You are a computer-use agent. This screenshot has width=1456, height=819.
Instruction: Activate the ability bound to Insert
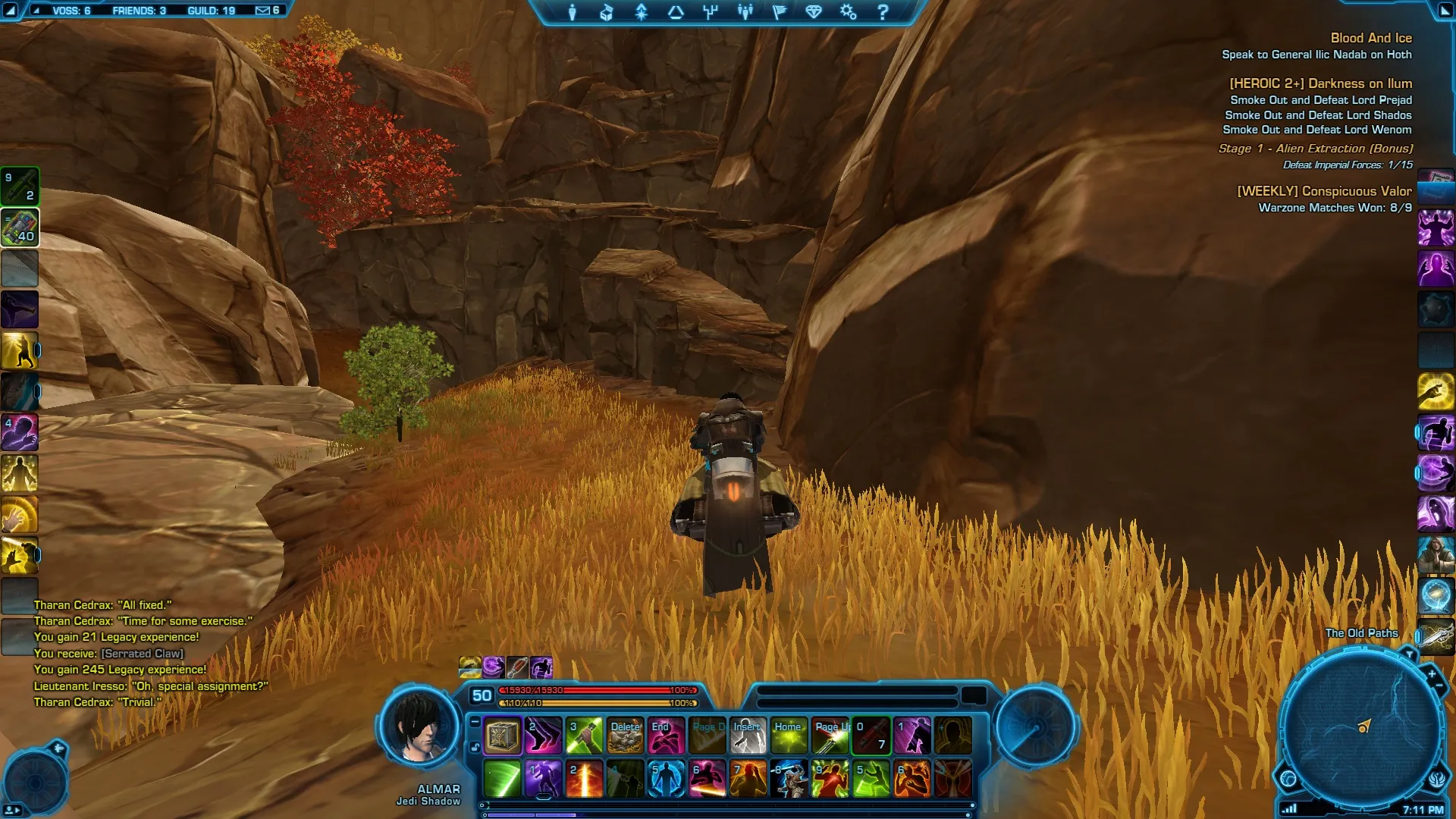[748, 736]
